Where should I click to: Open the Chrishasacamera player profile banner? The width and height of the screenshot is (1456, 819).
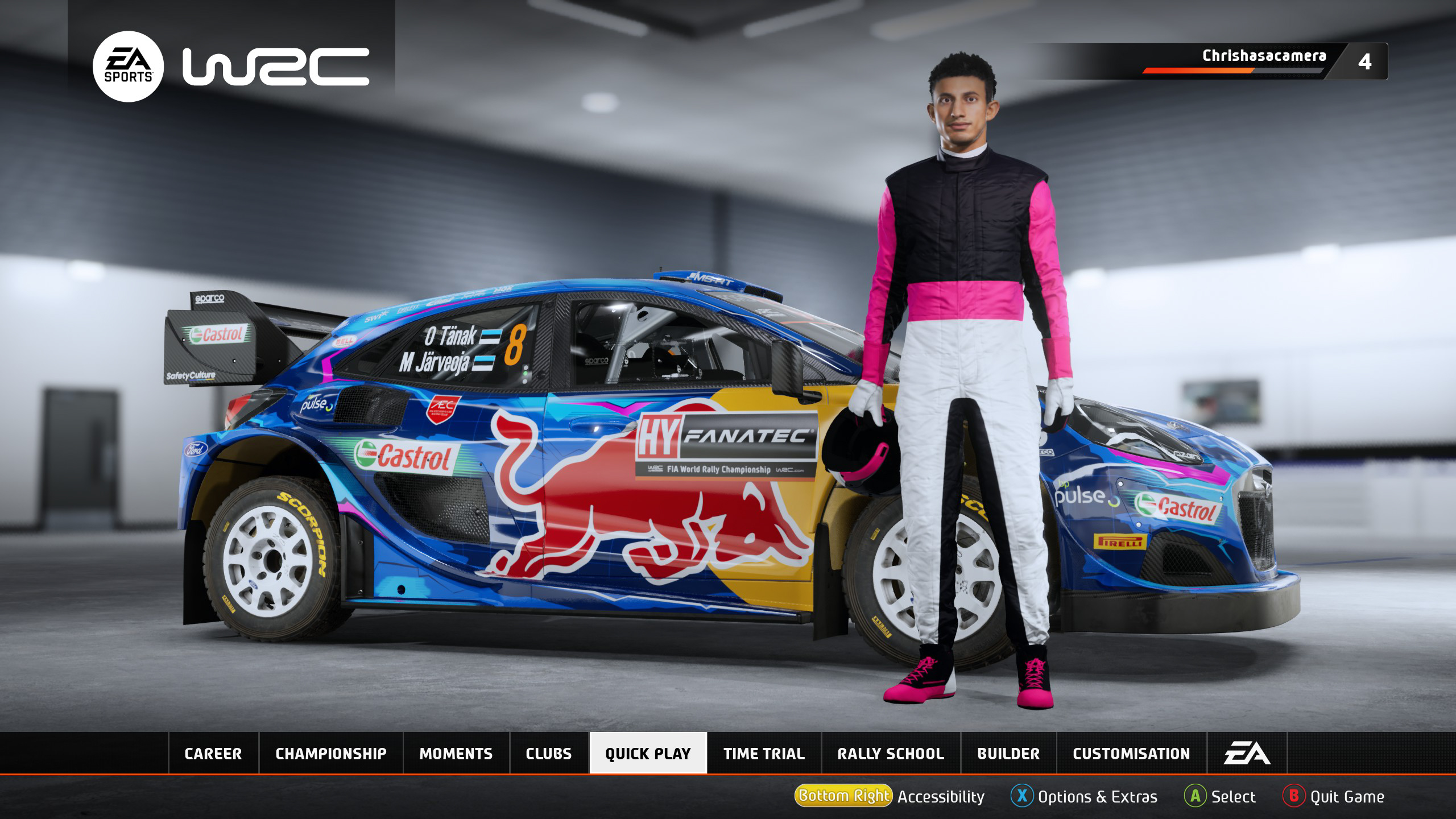[1264, 61]
